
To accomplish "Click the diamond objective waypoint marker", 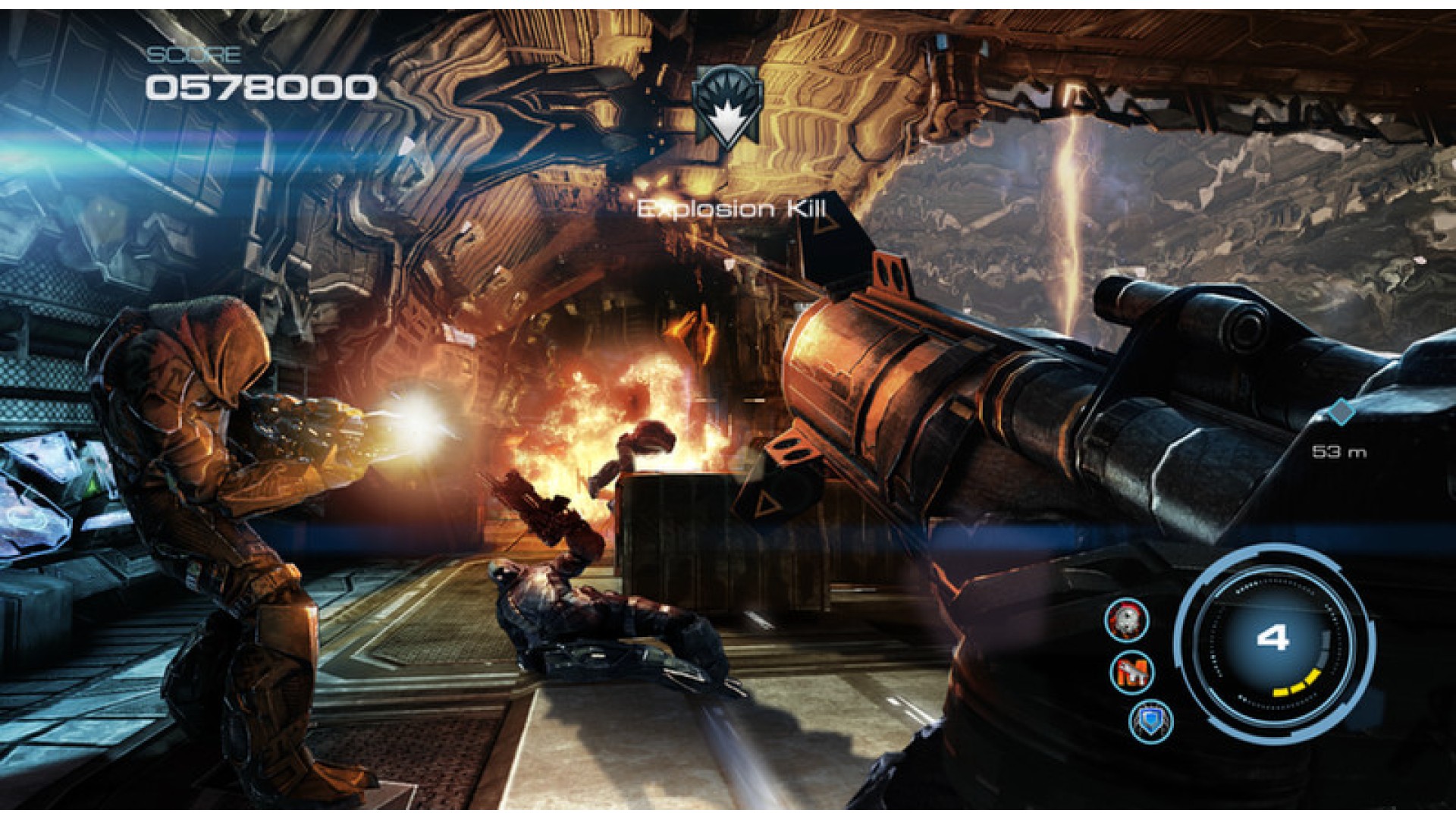I will [1342, 412].
